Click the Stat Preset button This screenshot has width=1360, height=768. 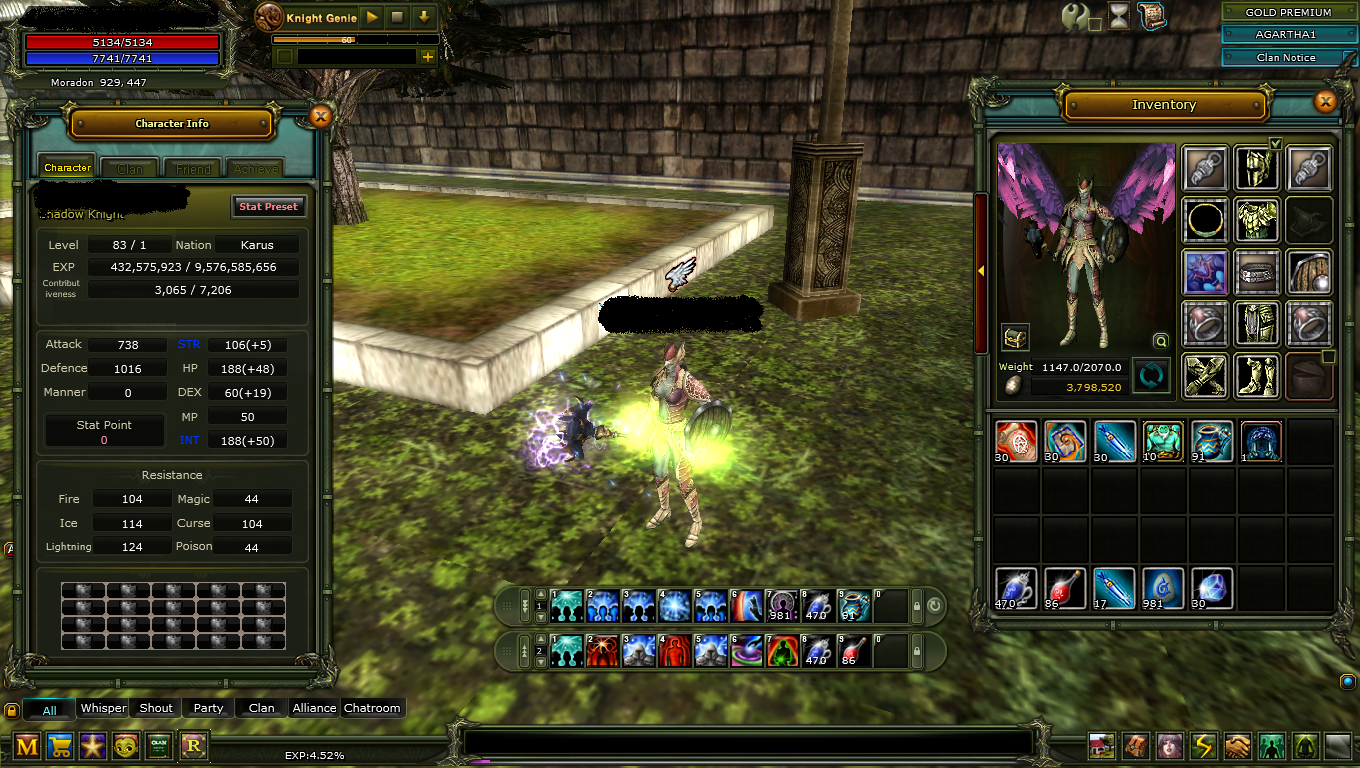point(268,206)
